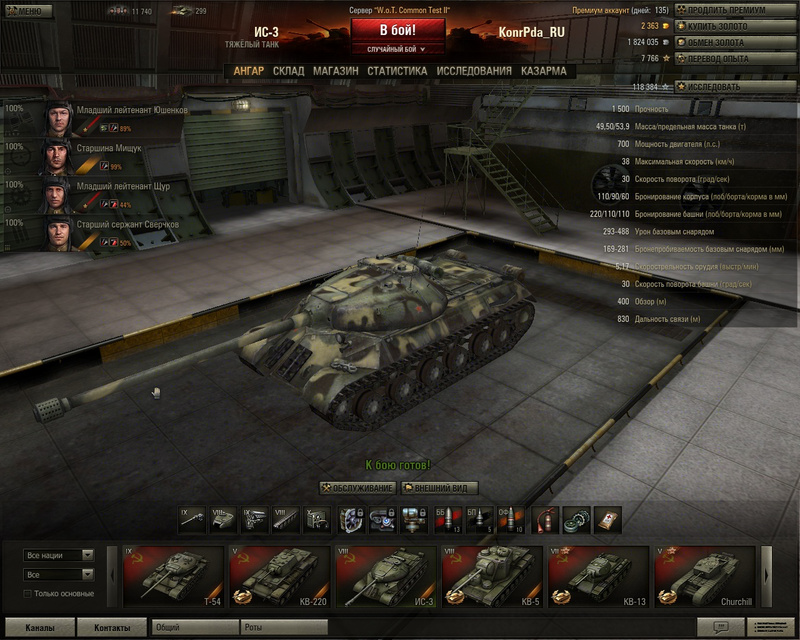The width and height of the screenshot is (800, 640).
Task: Switch to the Склад tab
Action: (289, 71)
